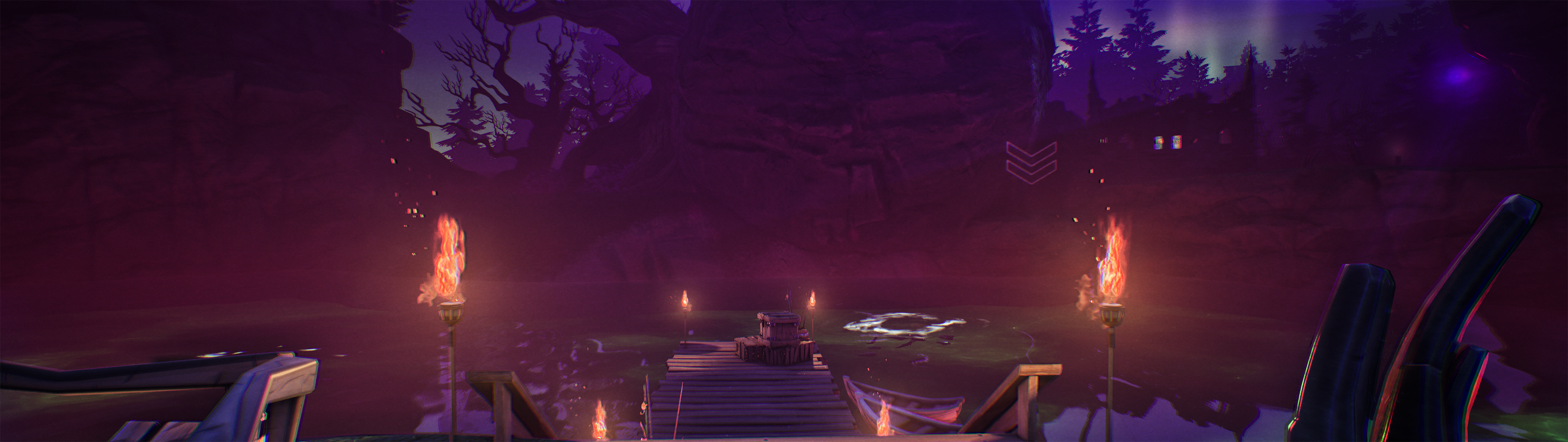Click the double chevron down marker

pos(1031,162)
